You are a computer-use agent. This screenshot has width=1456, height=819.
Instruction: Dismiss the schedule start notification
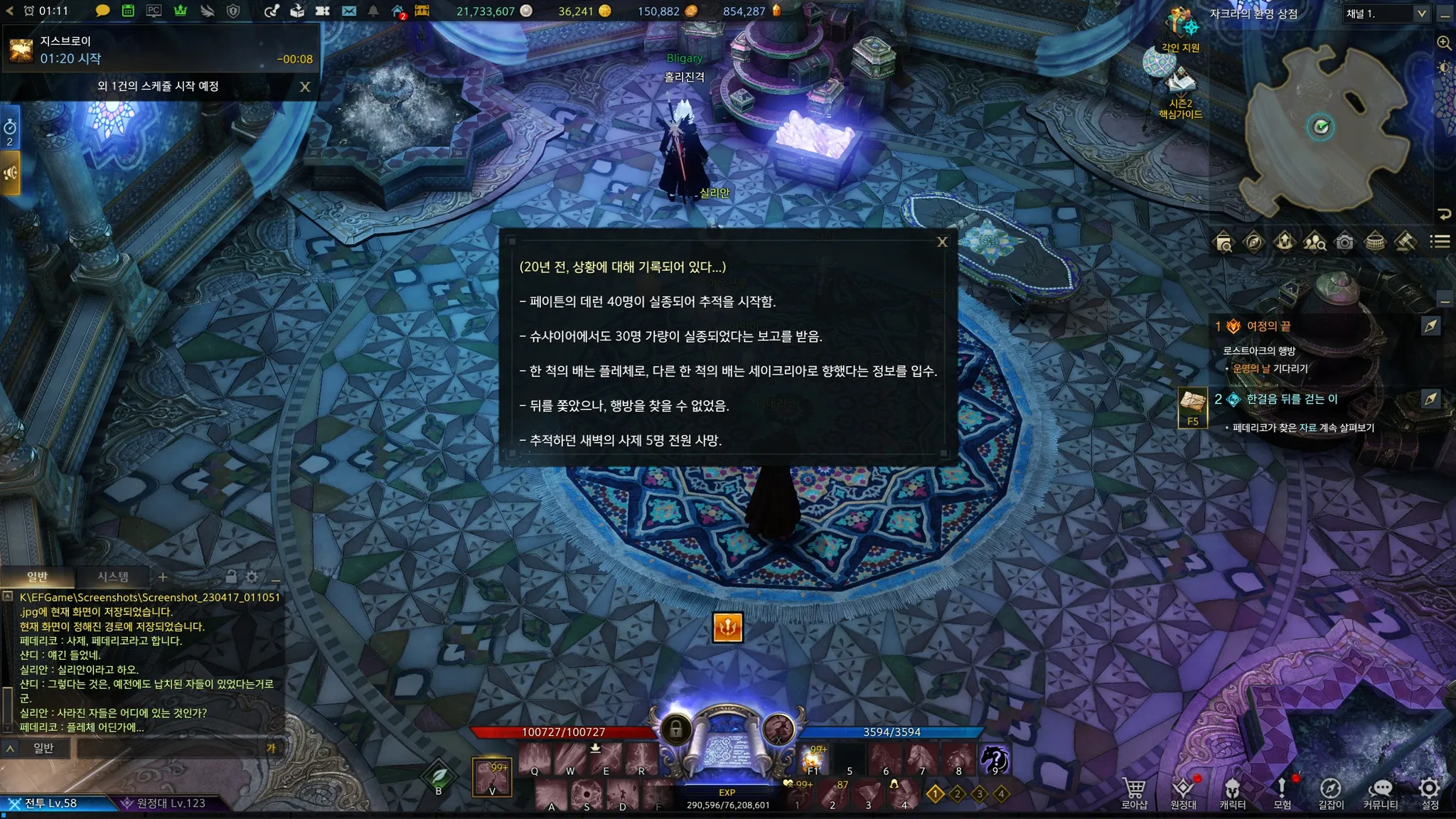pos(305,87)
